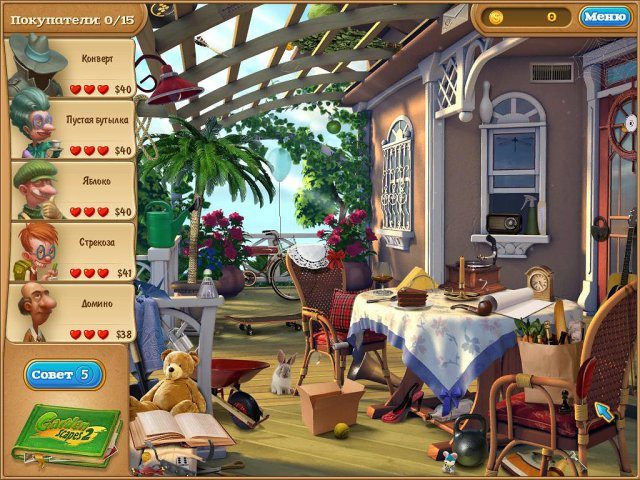640x480 pixels.
Task: Select the Конверт customer order
Action: point(72,69)
